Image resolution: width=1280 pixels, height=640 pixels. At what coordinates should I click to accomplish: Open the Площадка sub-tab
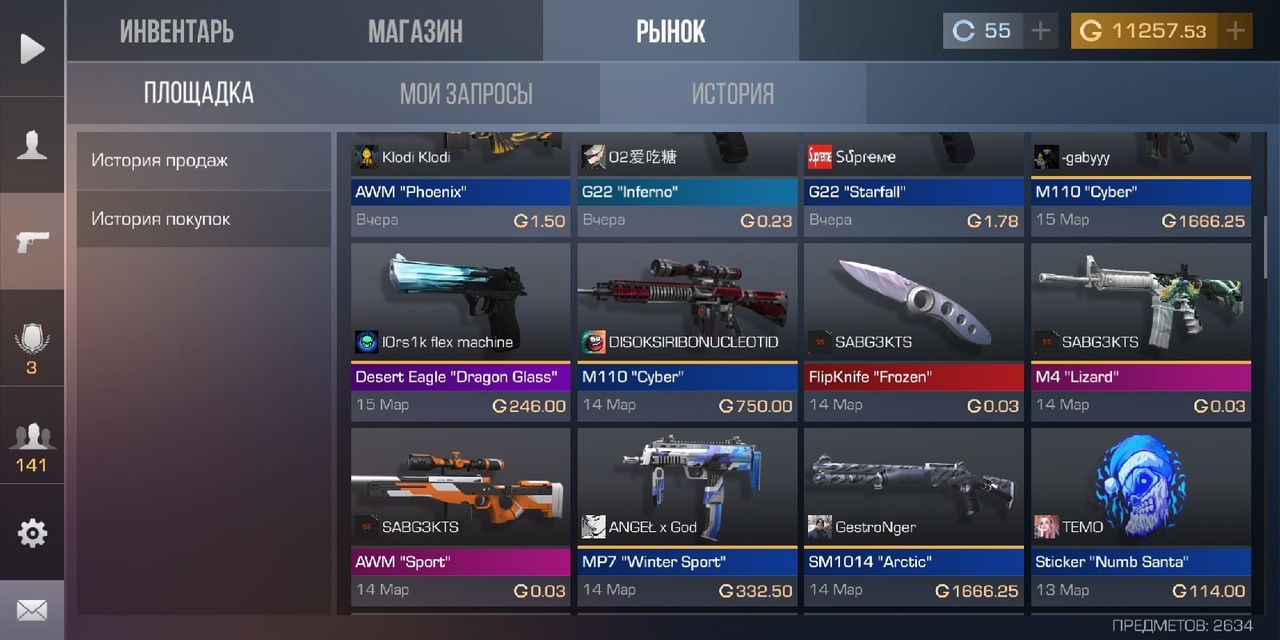[x=199, y=94]
